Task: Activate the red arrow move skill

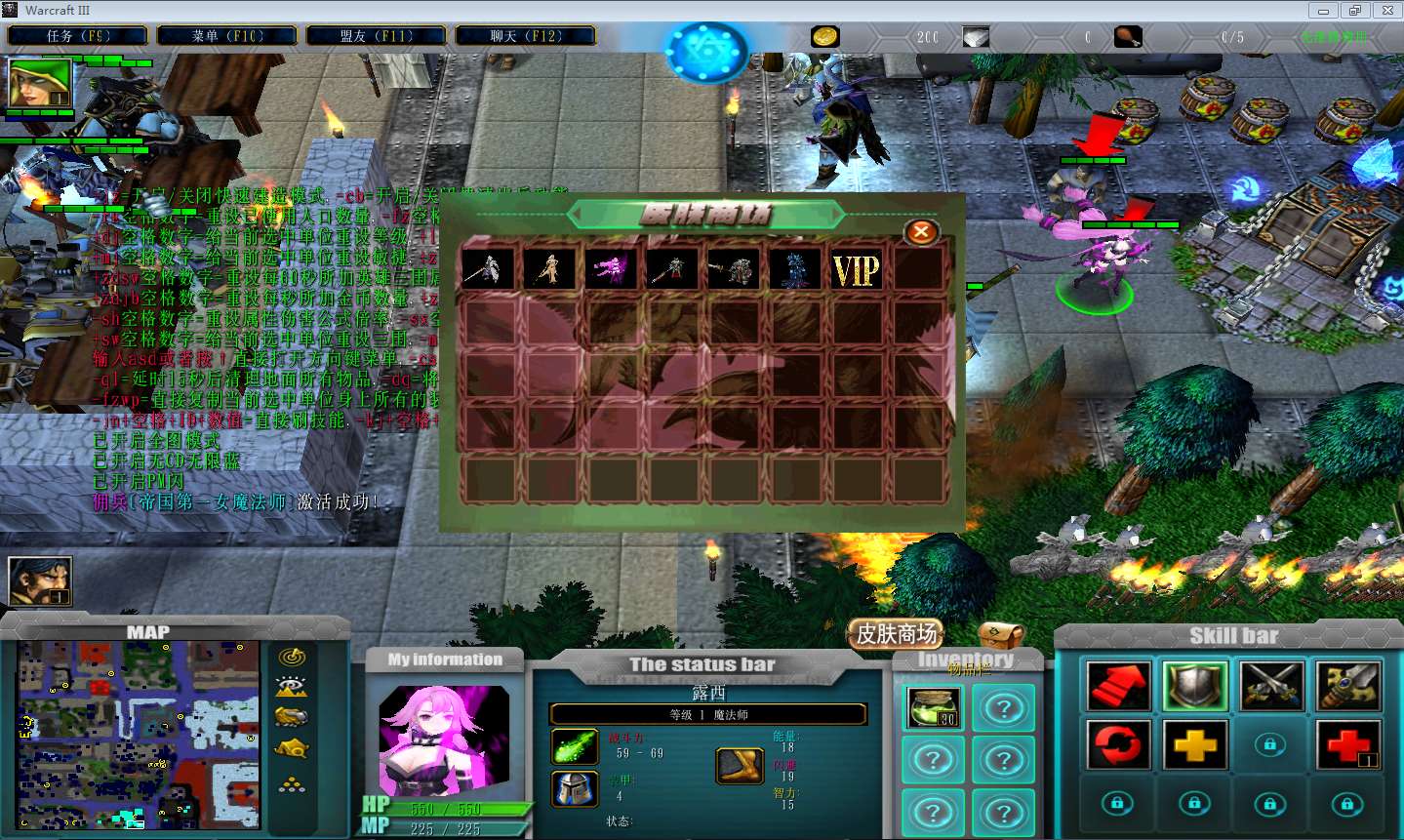Action: 1118,686
